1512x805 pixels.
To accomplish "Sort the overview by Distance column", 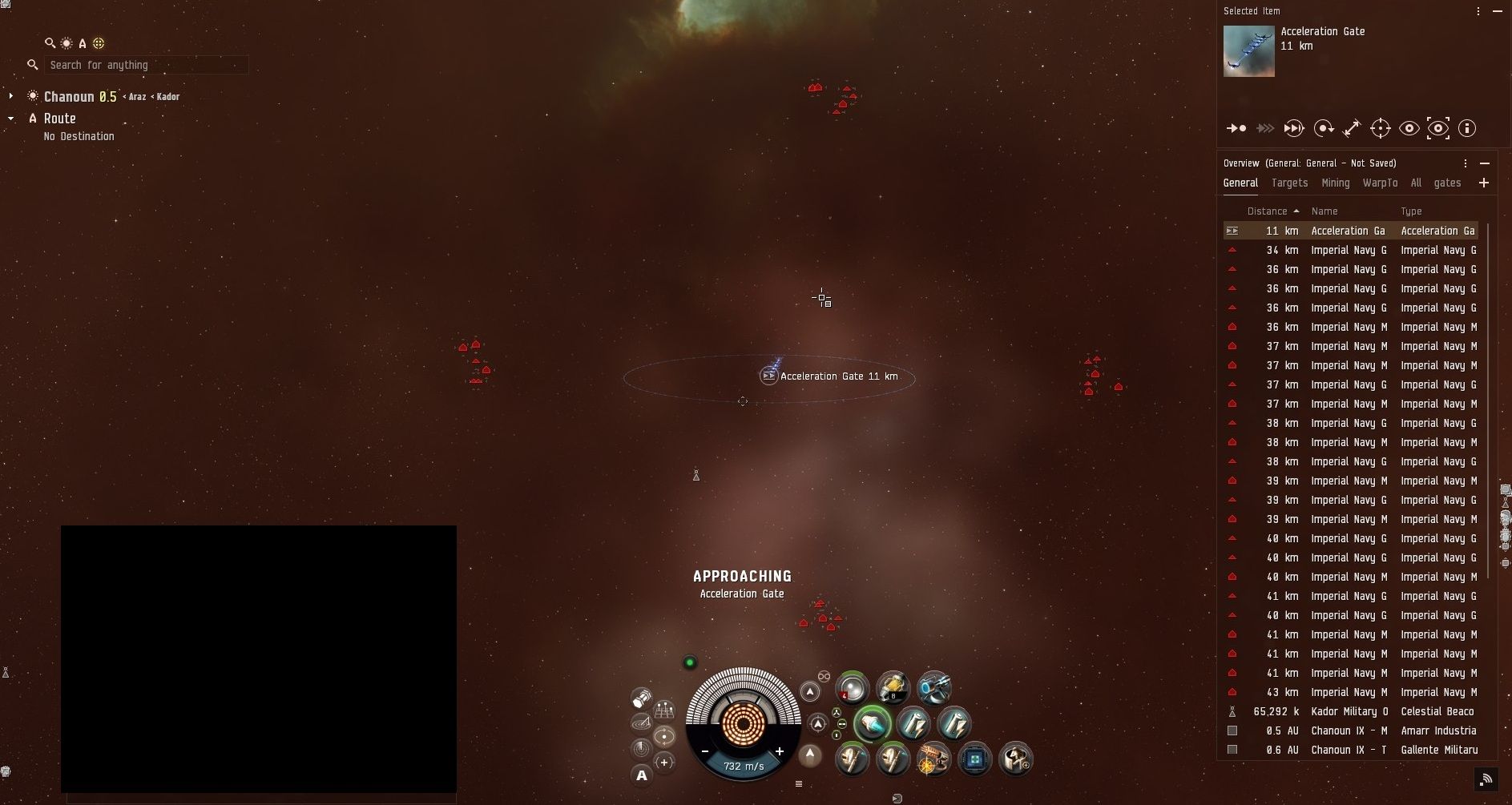I will coord(1267,211).
